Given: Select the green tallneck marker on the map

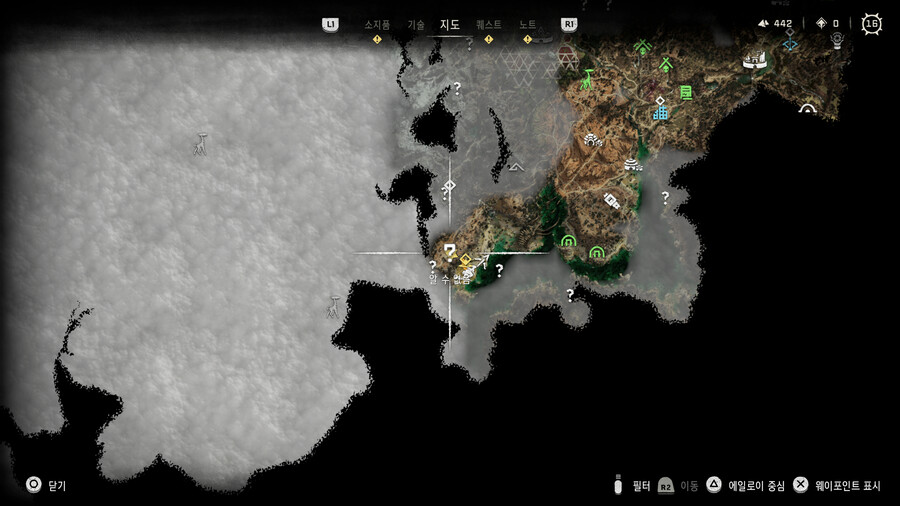Looking at the screenshot, I should [x=588, y=76].
